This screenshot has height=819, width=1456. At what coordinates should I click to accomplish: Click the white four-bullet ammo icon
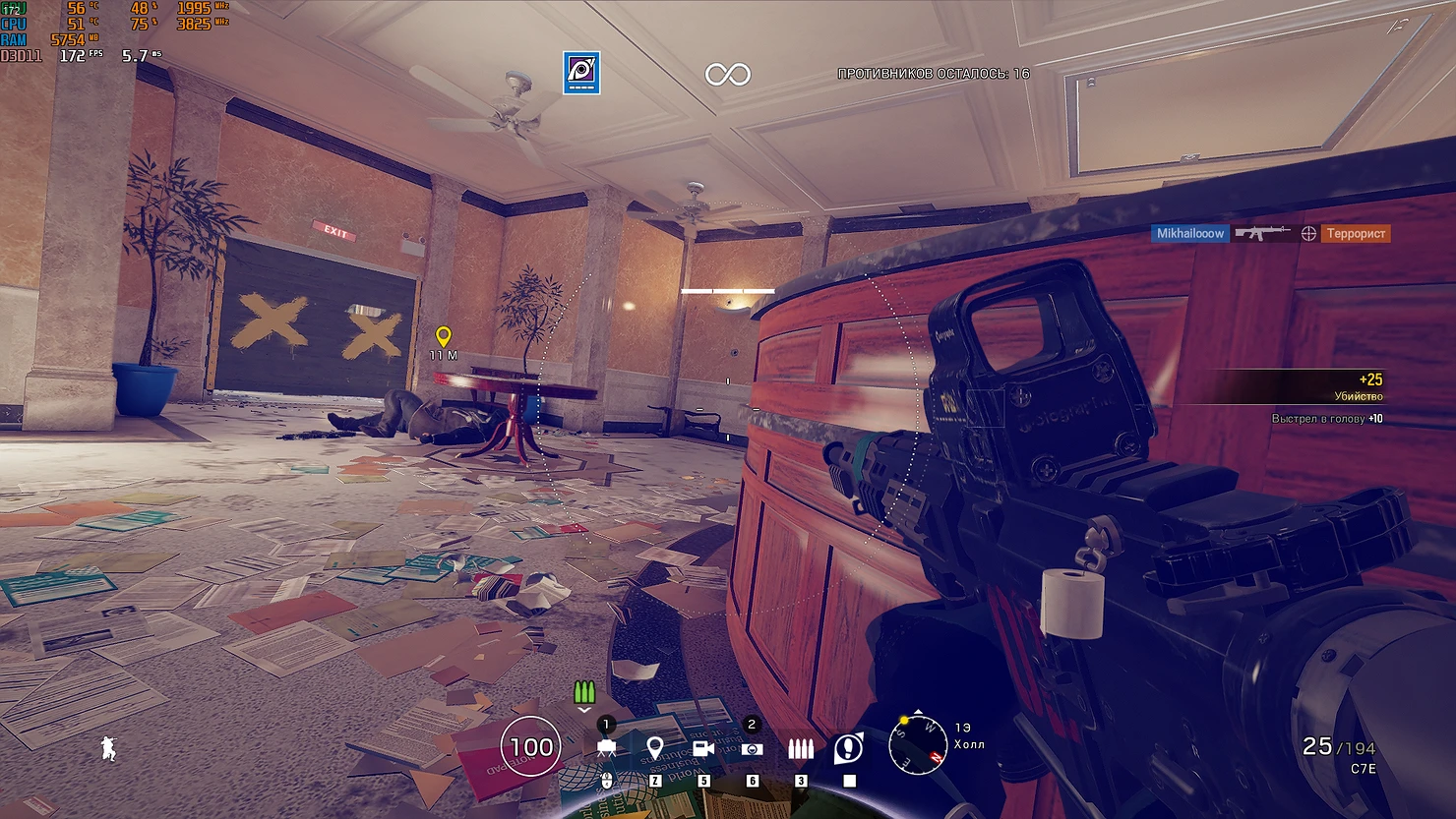801,748
